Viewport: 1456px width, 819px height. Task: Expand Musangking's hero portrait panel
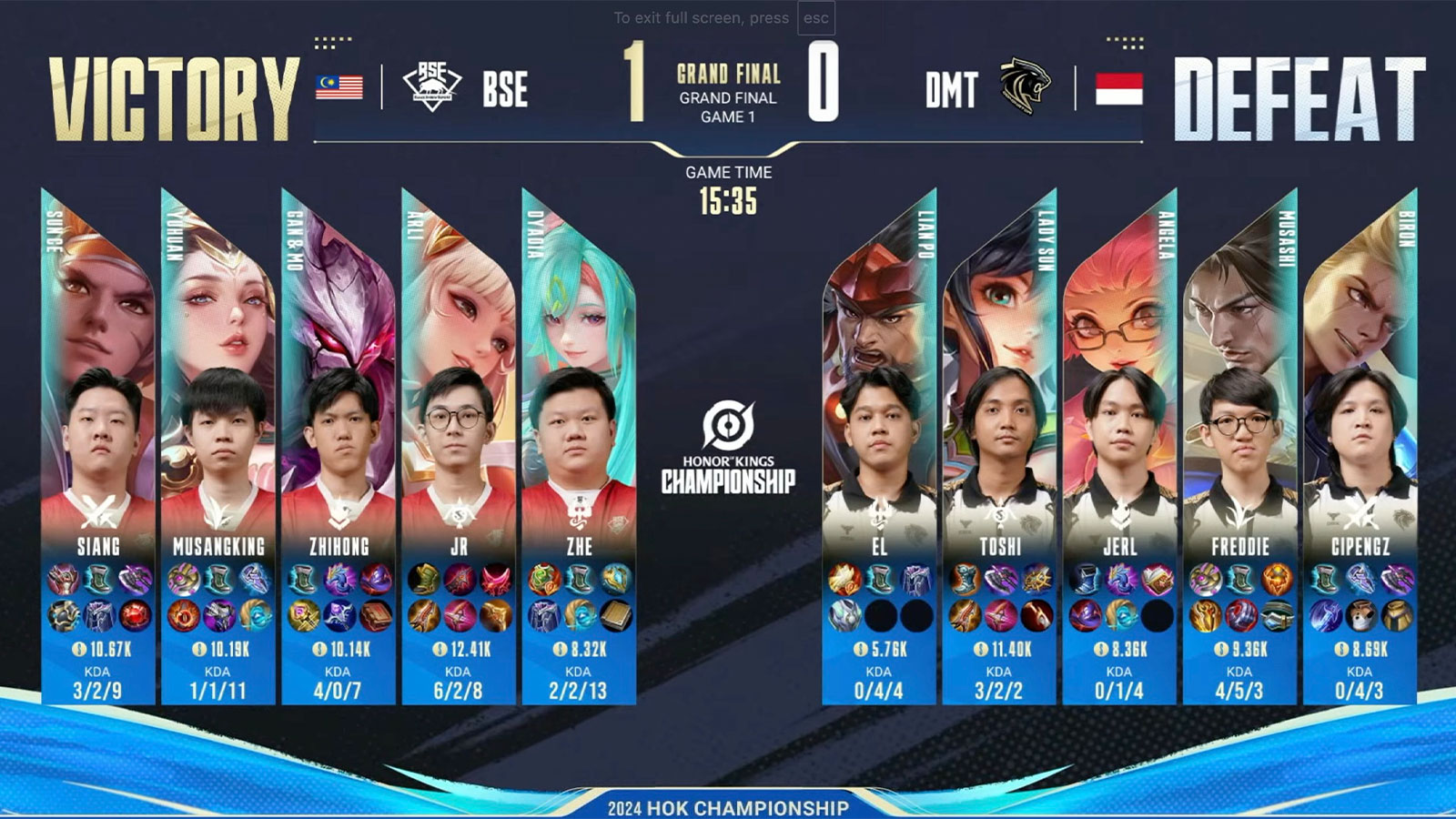(x=217, y=300)
